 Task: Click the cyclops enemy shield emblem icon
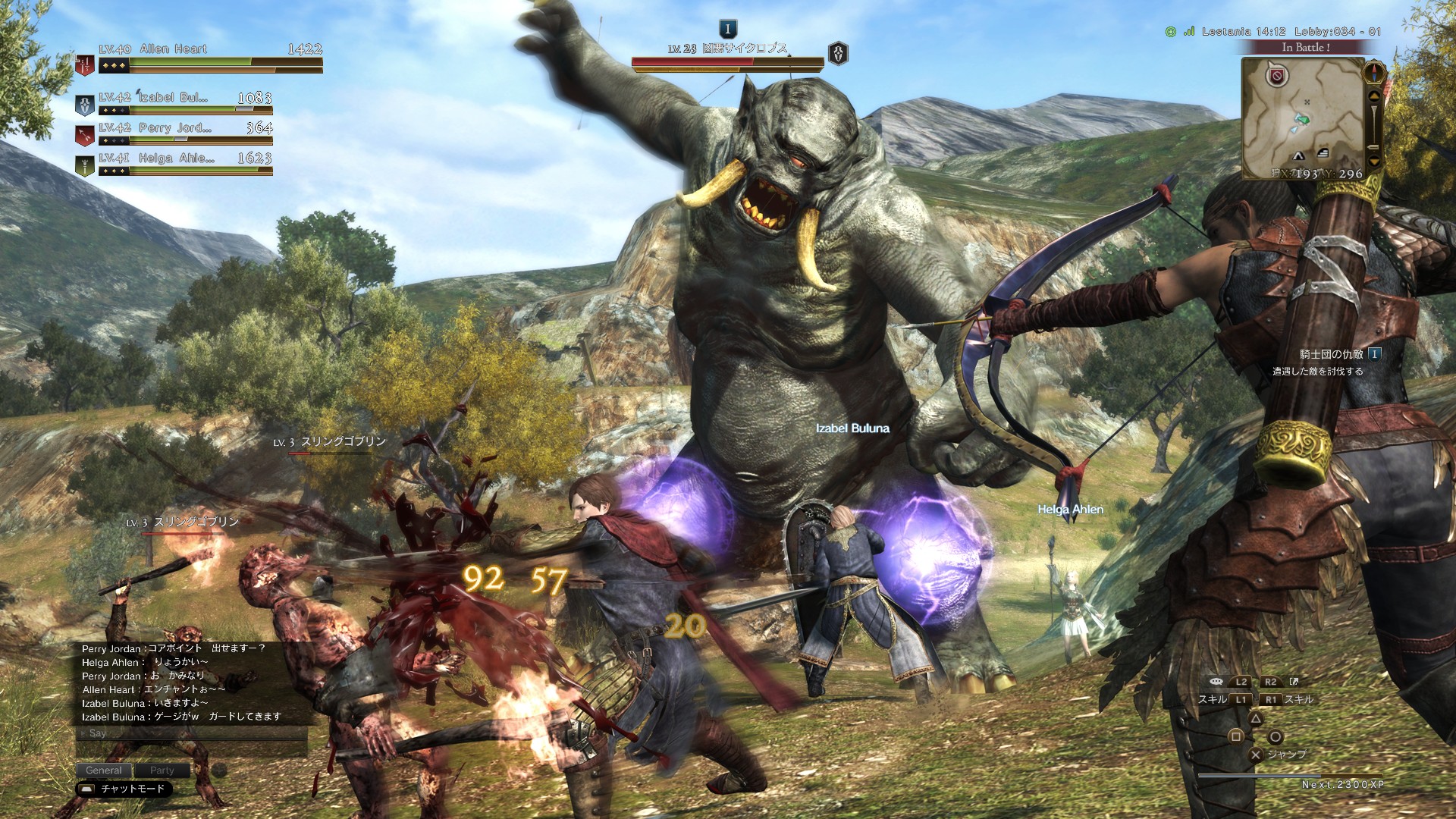pos(838,54)
